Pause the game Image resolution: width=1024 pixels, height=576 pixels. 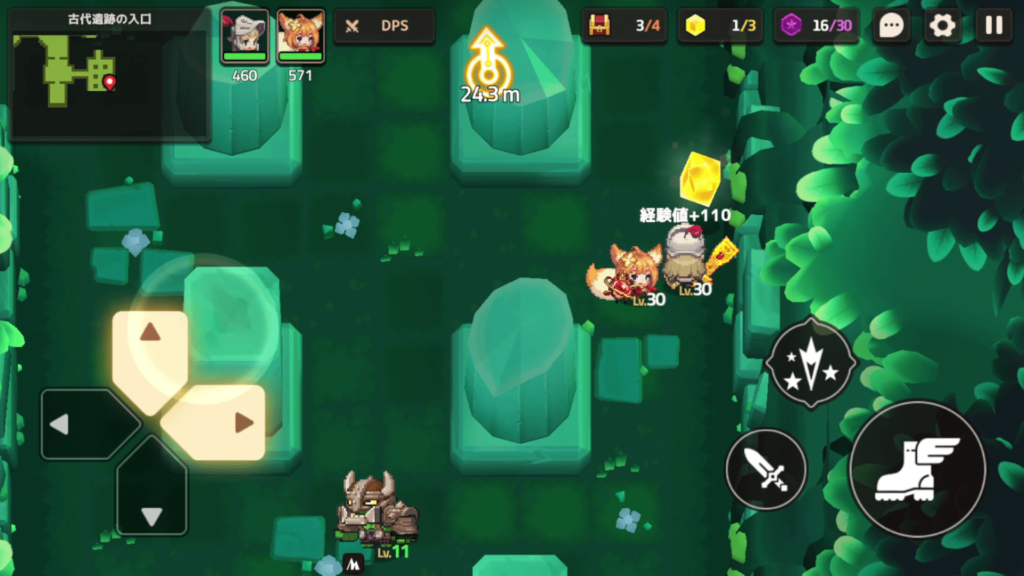click(x=993, y=26)
